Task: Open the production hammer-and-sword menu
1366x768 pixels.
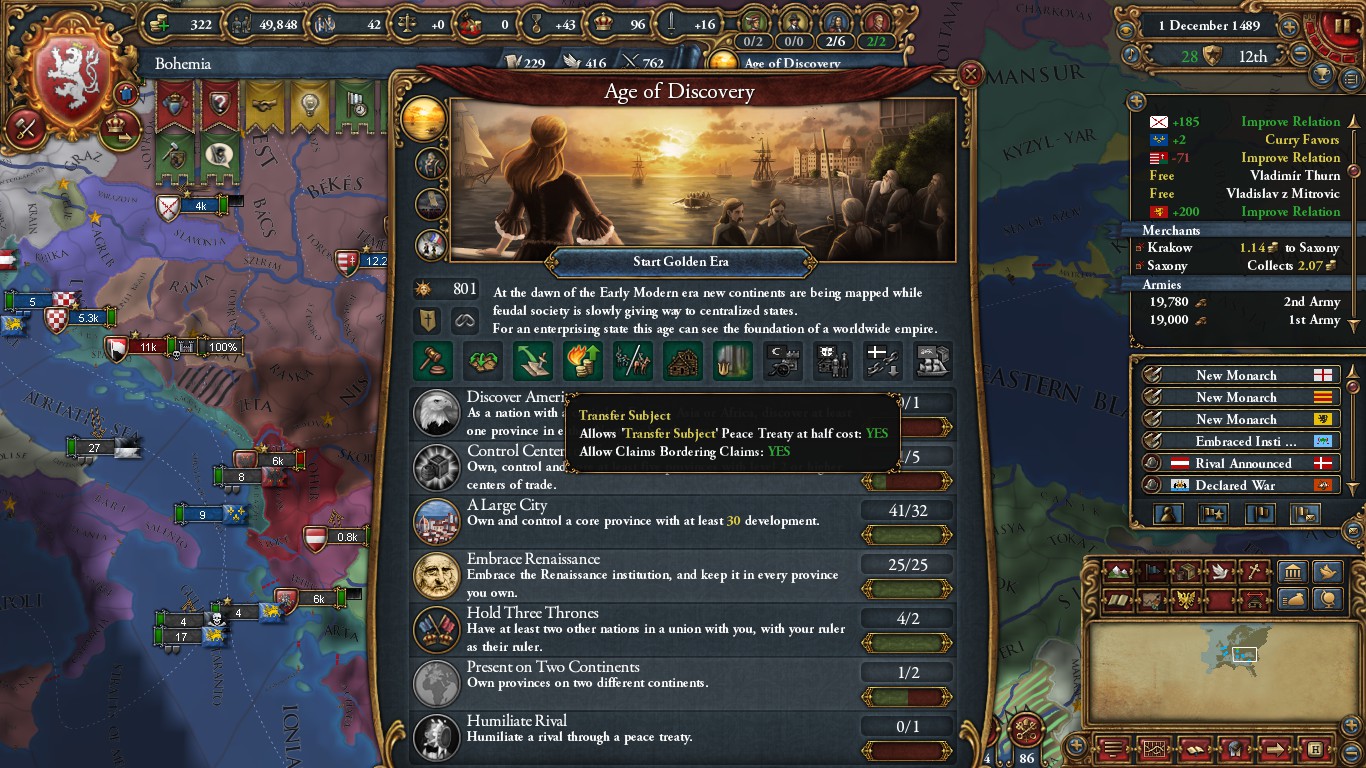Action: point(25,127)
